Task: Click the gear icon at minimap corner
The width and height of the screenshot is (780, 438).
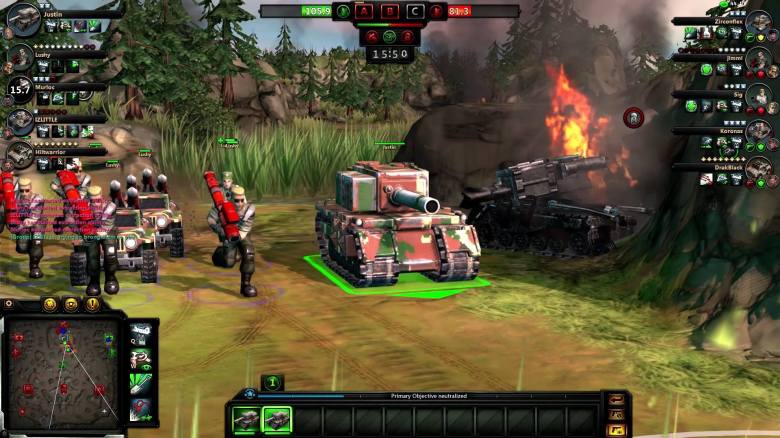Action: [x=9, y=304]
